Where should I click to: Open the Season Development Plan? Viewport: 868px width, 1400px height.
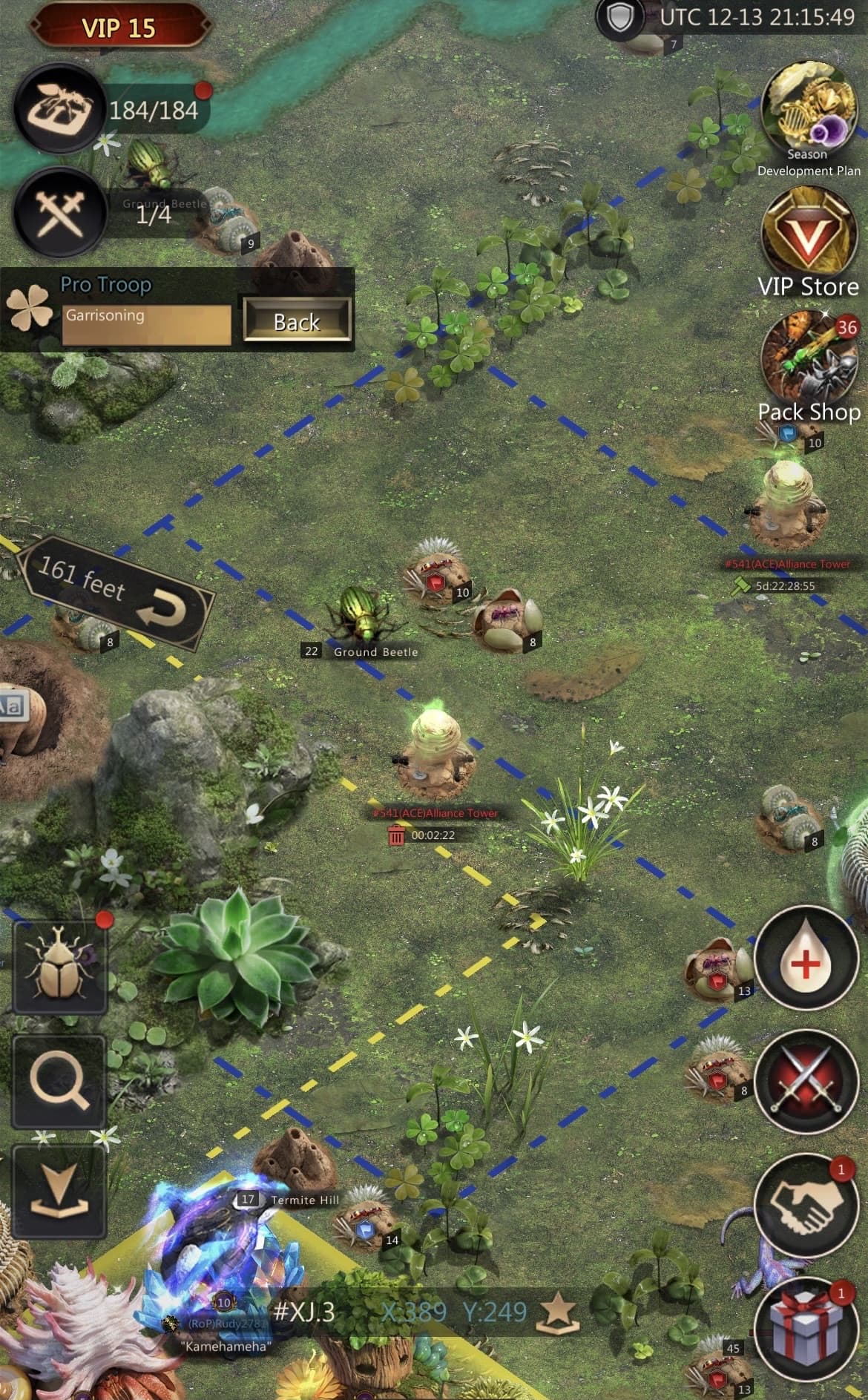tap(808, 108)
